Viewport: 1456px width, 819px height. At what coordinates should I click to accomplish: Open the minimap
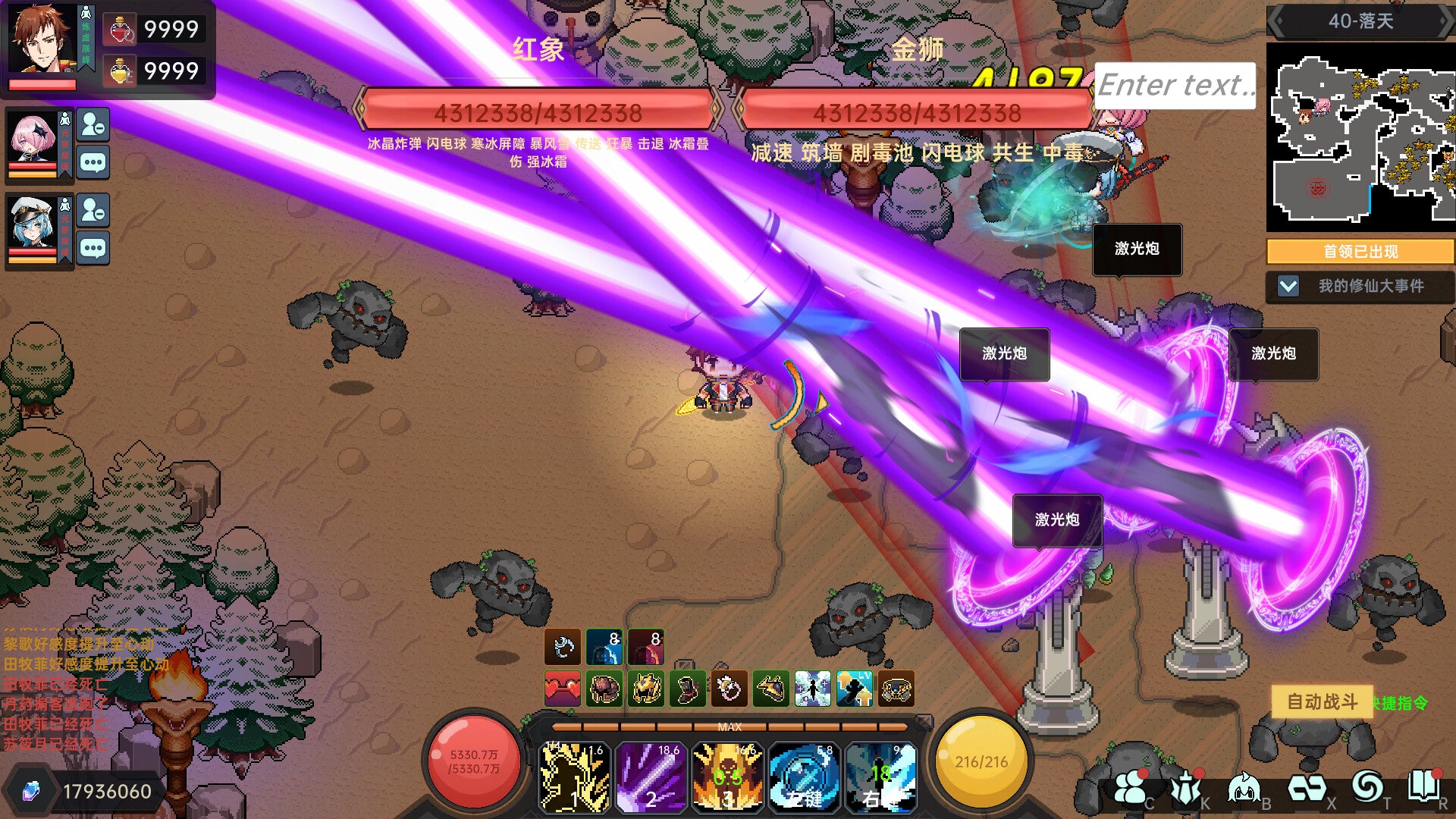pos(1360,136)
